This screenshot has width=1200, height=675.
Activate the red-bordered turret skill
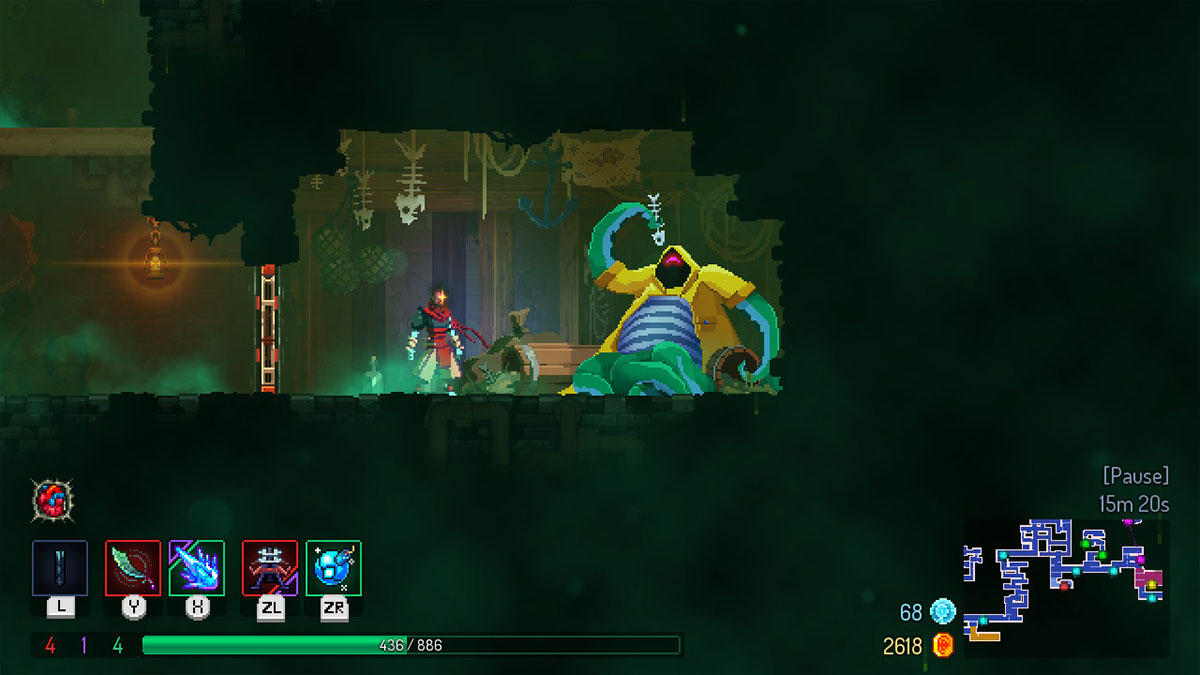(270, 569)
